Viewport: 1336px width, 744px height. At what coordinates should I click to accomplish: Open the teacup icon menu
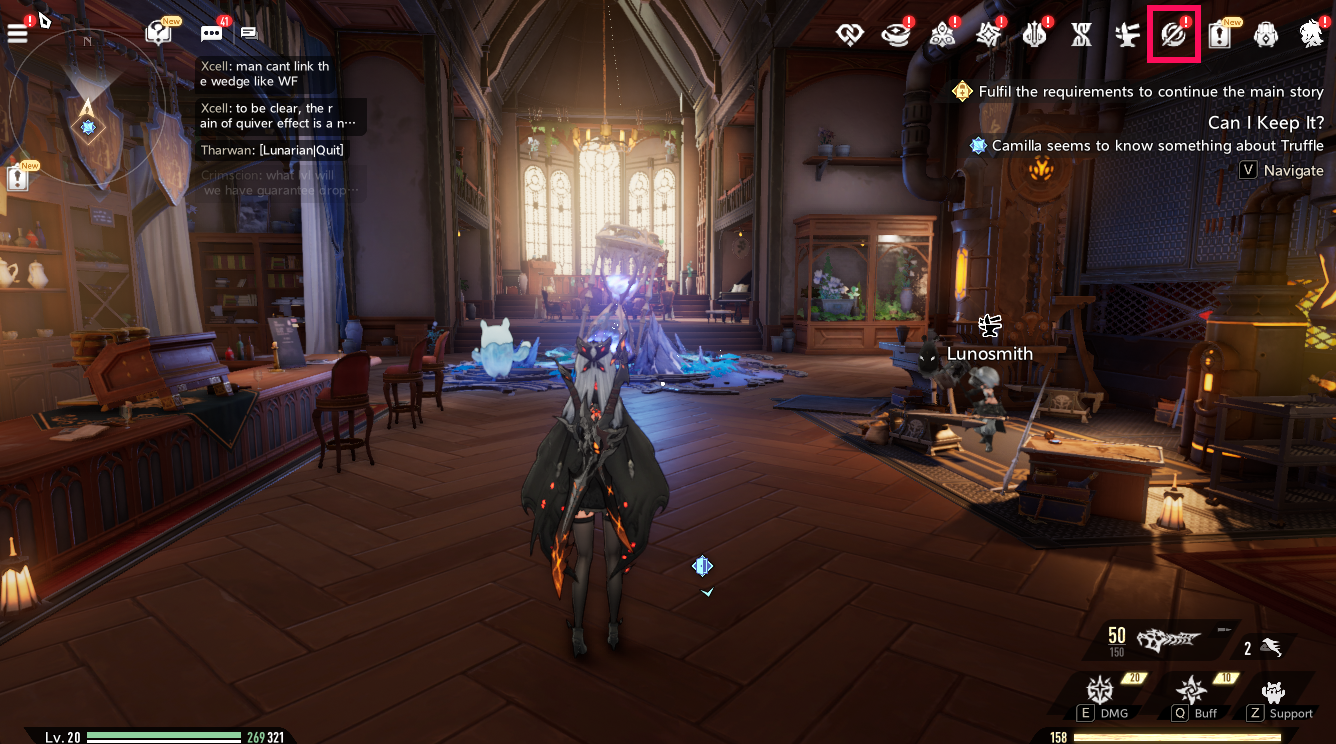tap(895, 35)
